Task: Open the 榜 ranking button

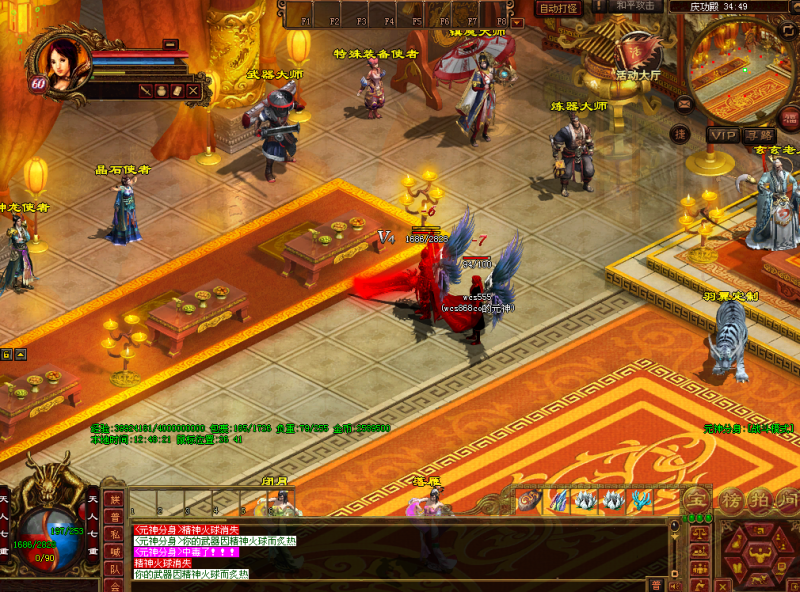Action: point(730,498)
